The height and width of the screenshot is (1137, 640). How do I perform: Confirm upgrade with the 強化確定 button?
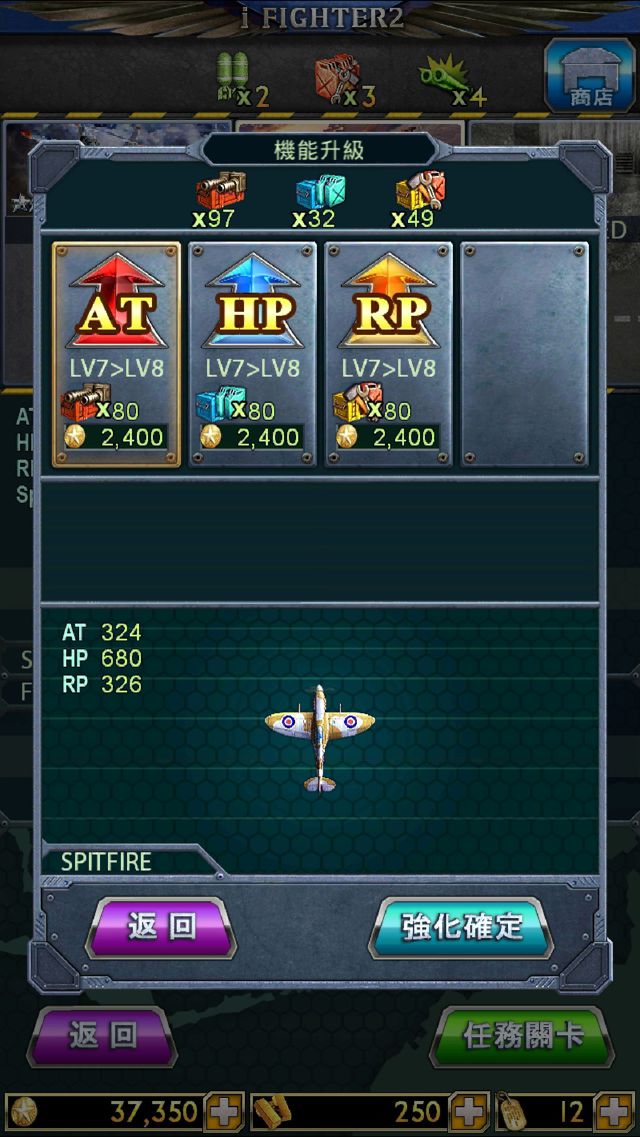coord(462,927)
